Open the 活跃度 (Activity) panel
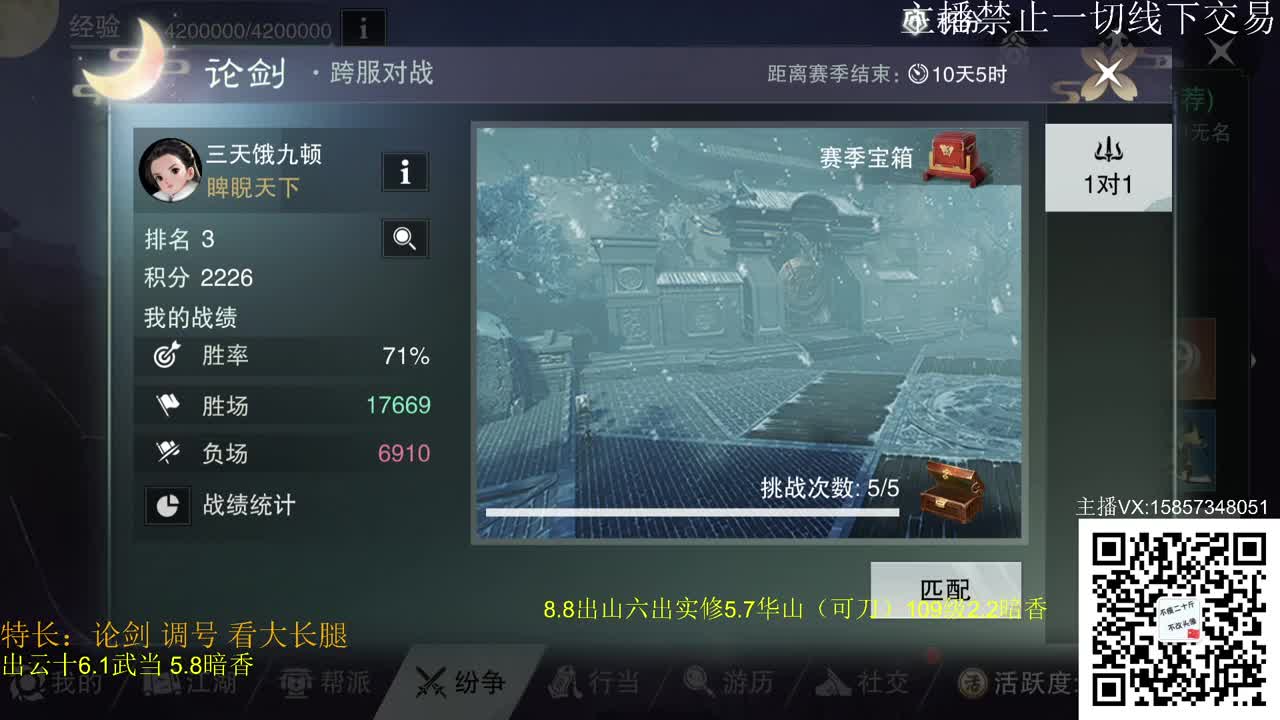 (1005, 683)
